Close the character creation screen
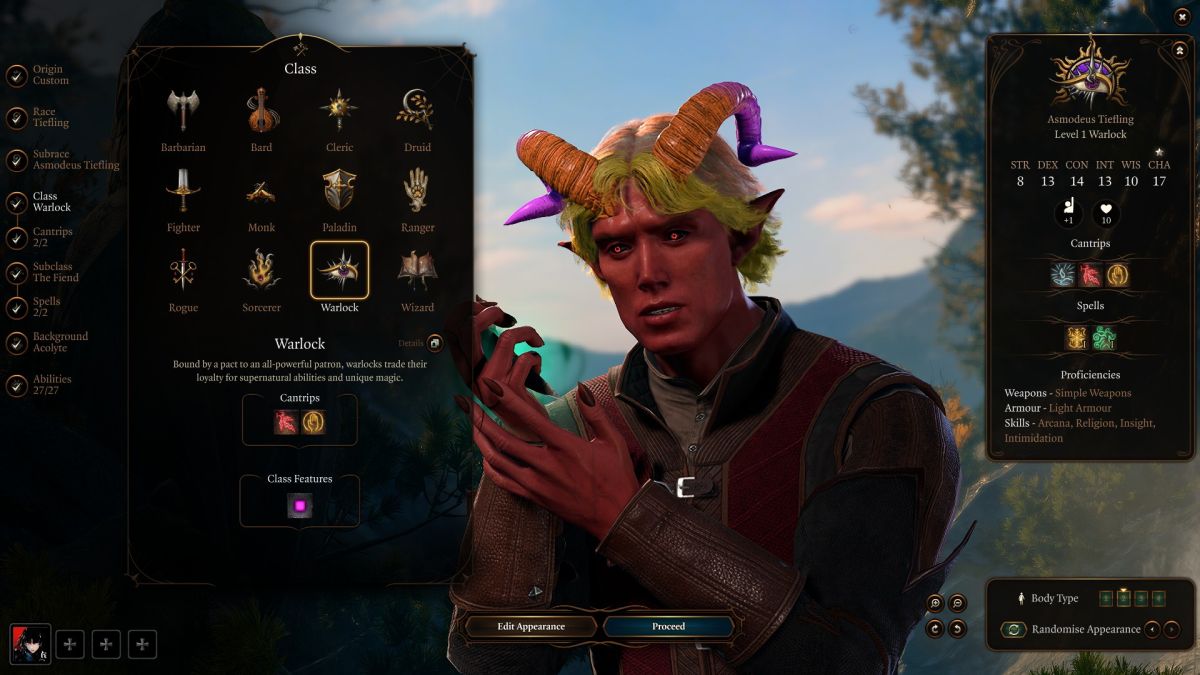 coord(1182,16)
